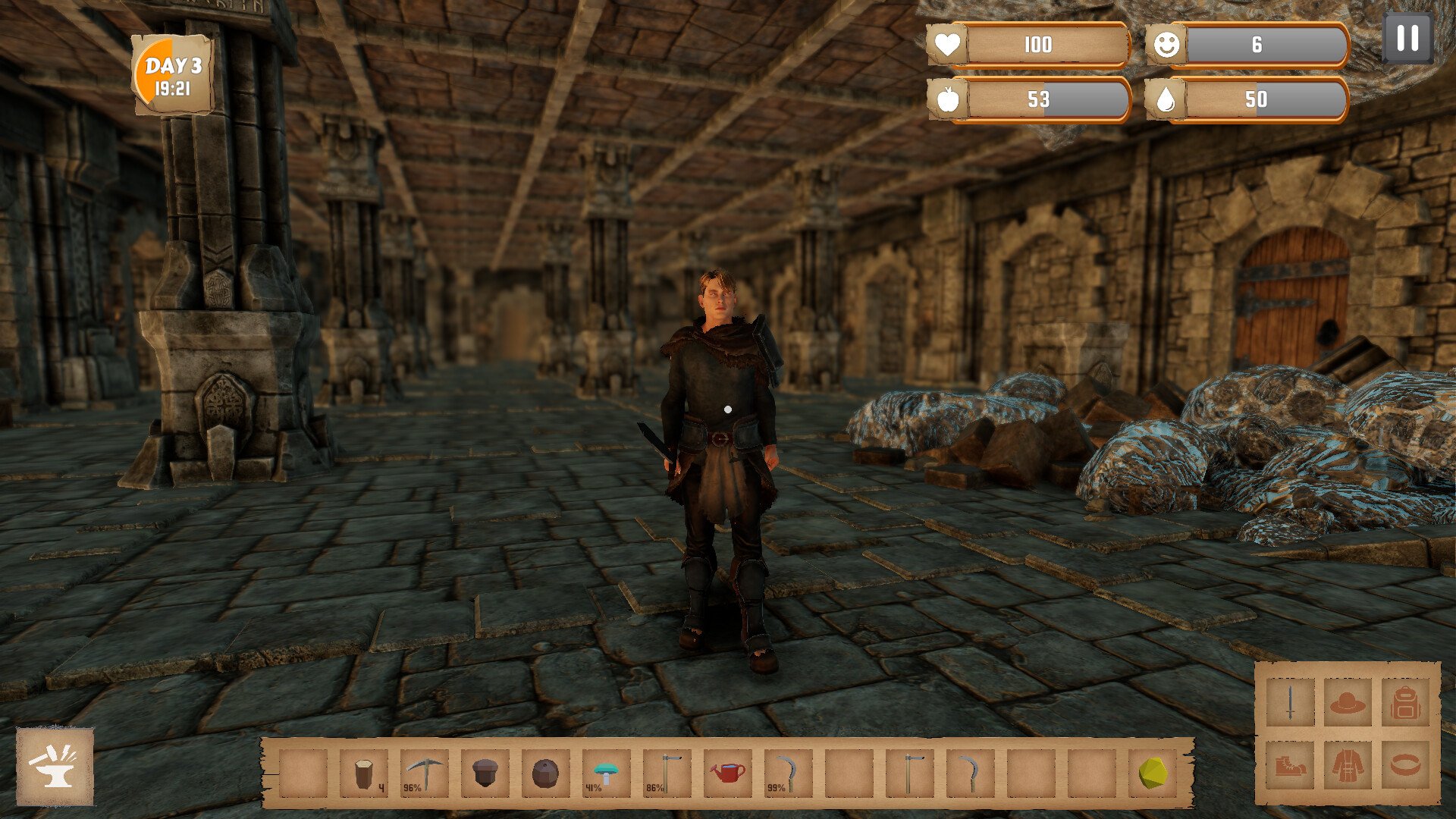Open the hat equipment slot
1456x819 pixels.
(x=1348, y=703)
